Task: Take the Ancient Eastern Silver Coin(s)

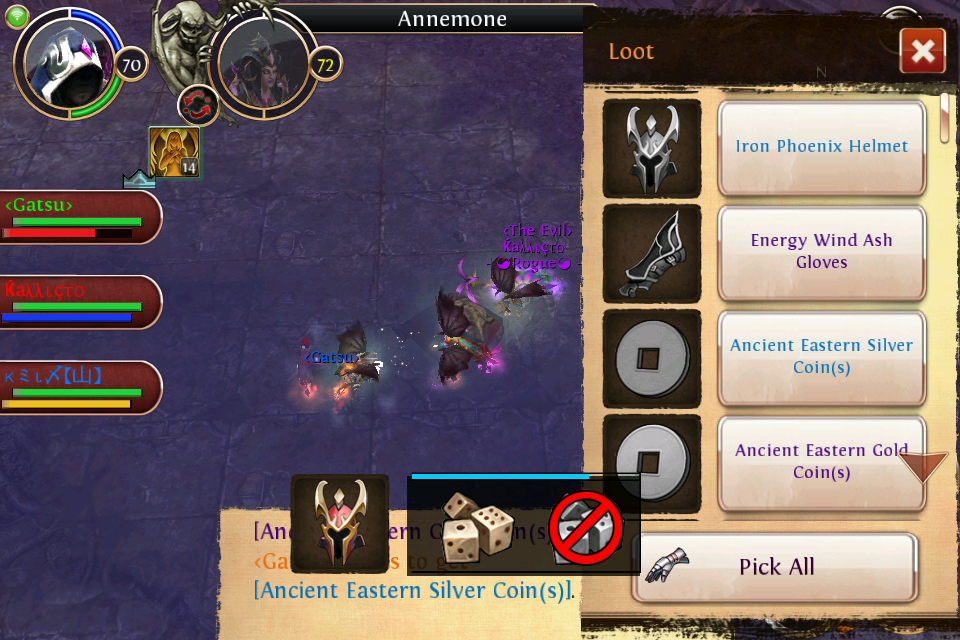Action: click(x=821, y=356)
